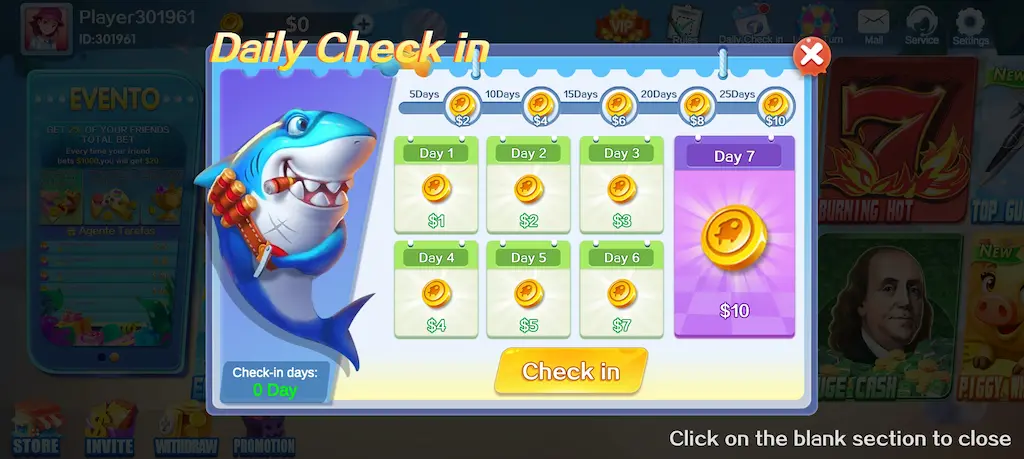This screenshot has width=1024, height=459.
Task: Tap the player avatar portrait
Action: click(46, 26)
